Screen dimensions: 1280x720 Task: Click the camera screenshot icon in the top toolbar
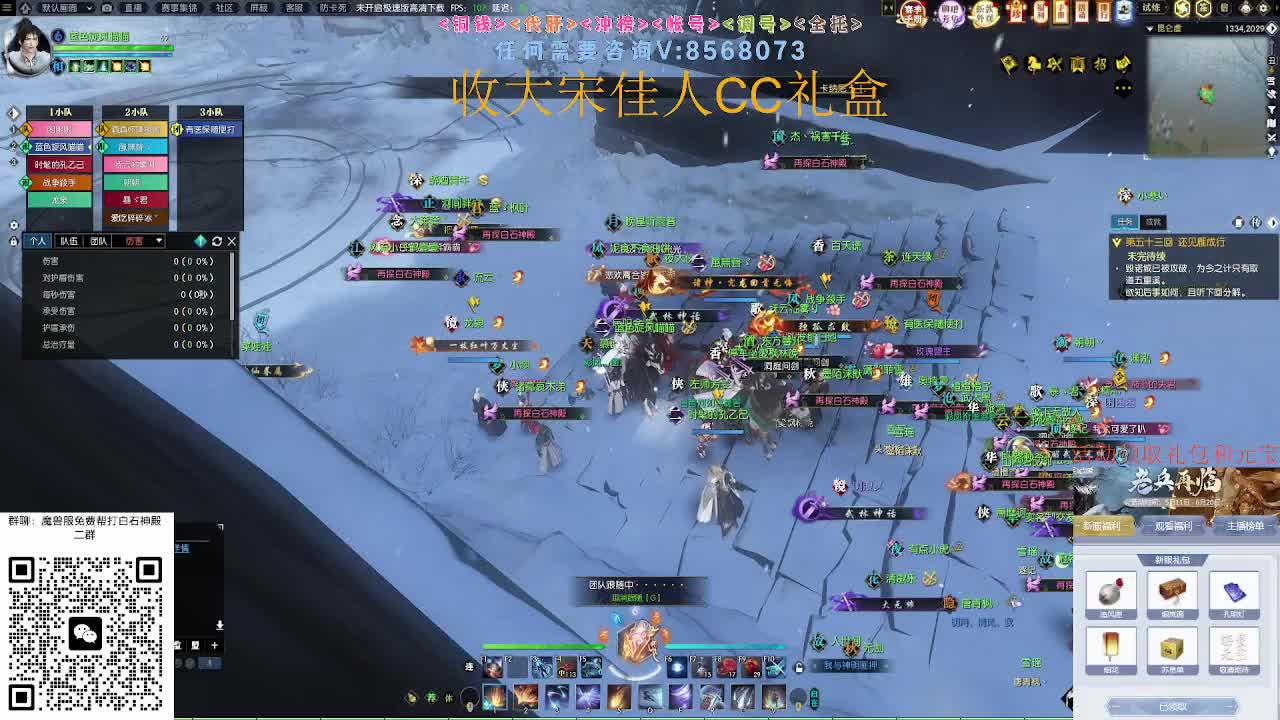pyautogui.click(x=106, y=7)
